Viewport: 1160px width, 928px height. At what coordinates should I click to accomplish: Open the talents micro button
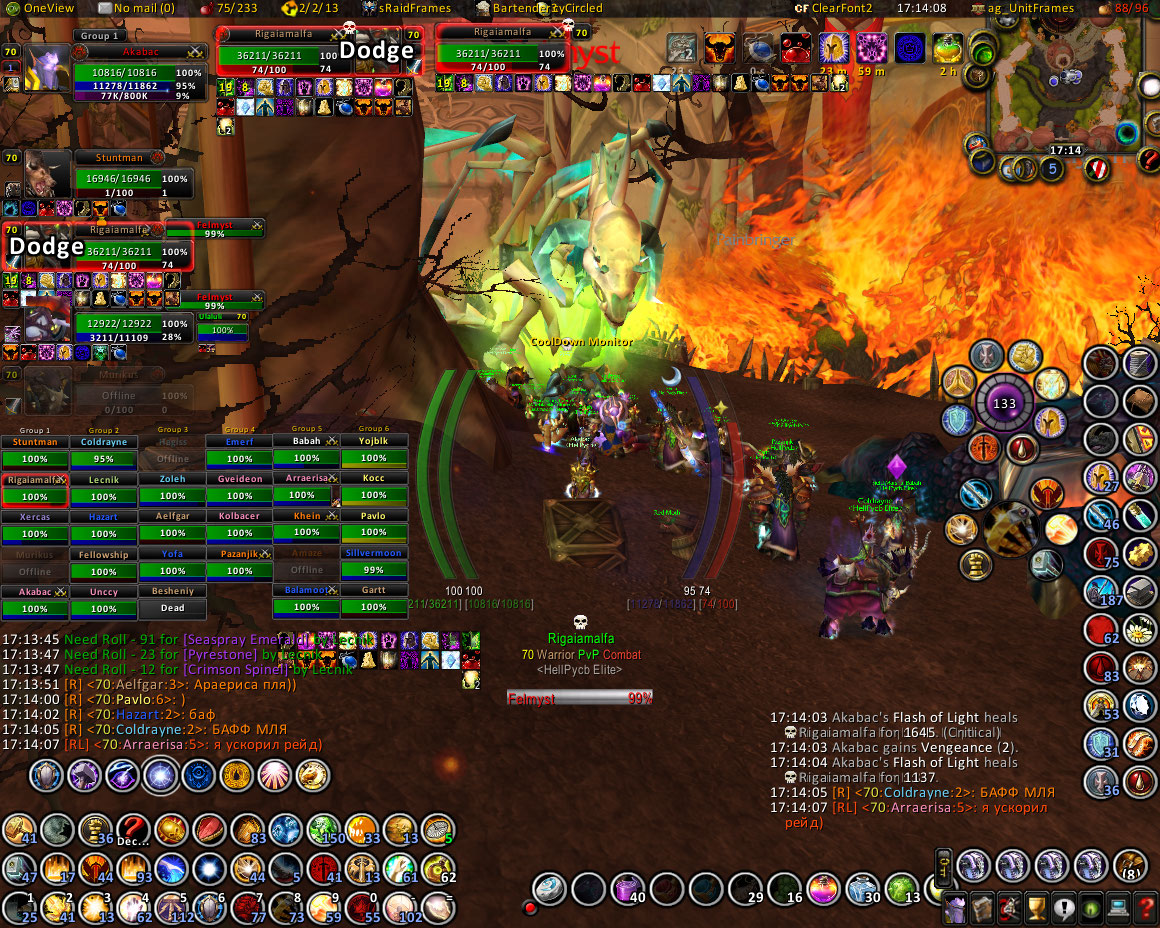(1010, 909)
